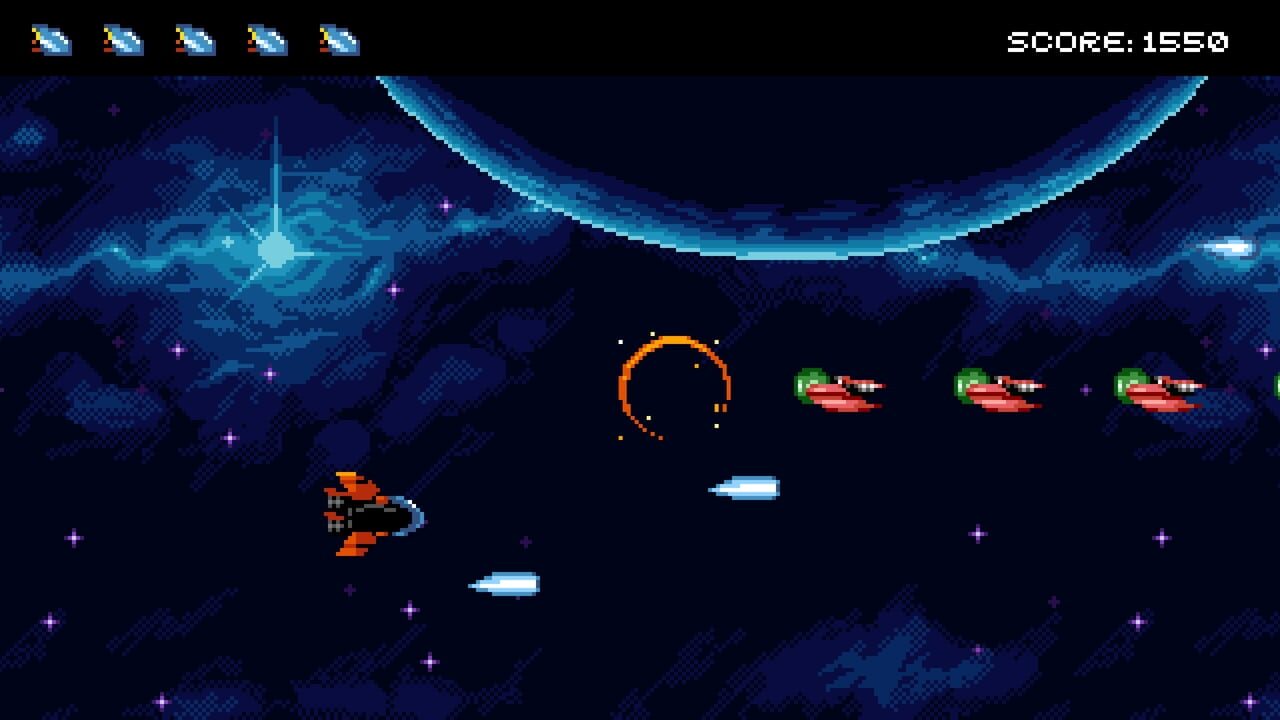Click the first ship life icon

[54, 41]
